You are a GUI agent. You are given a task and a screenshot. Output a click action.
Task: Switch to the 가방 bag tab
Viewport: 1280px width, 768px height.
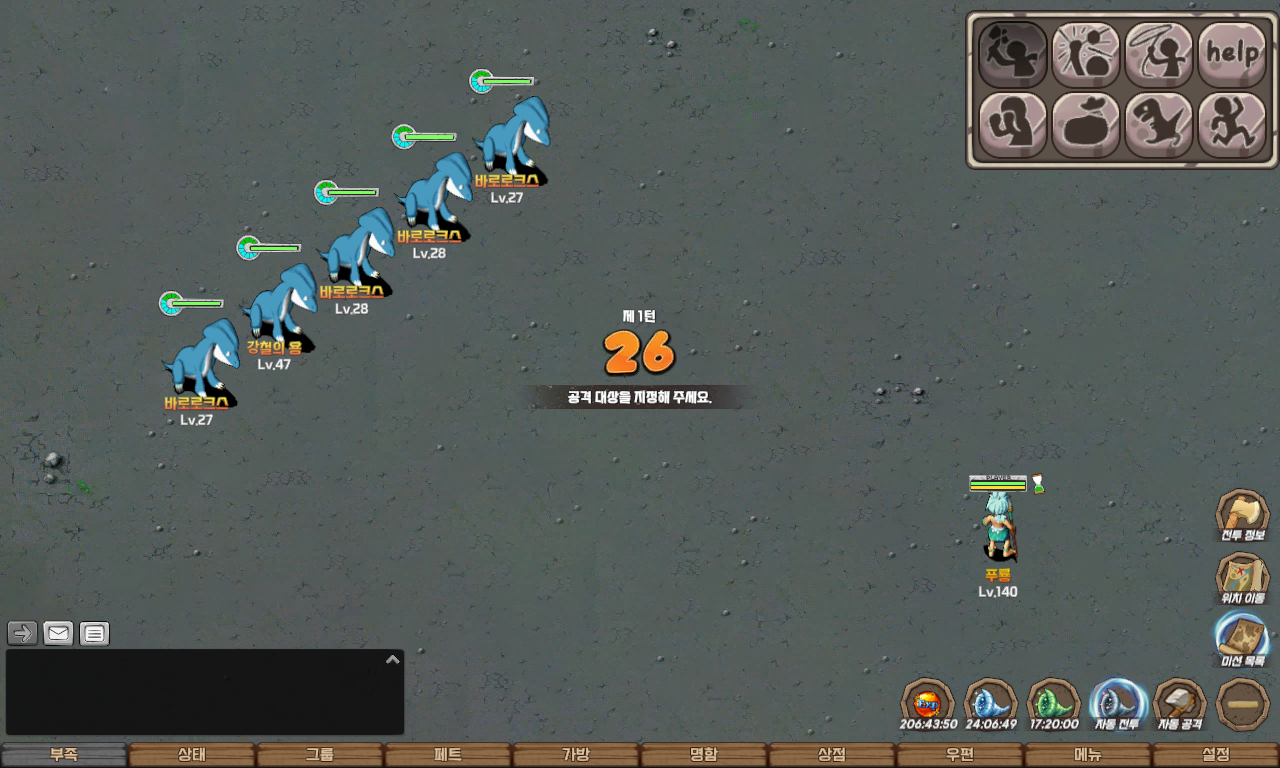pos(576,755)
